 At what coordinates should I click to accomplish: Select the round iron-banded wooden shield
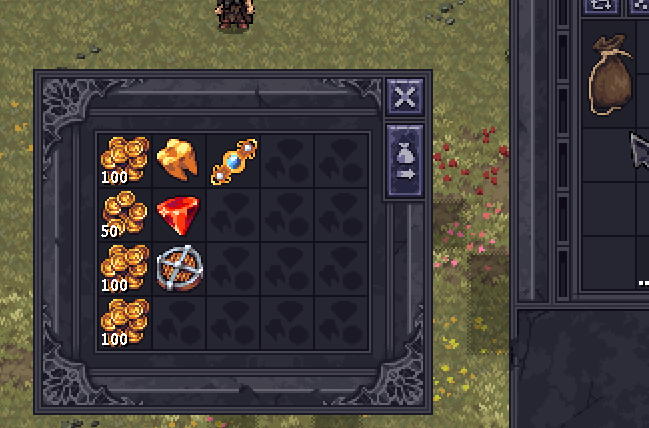[x=179, y=268]
